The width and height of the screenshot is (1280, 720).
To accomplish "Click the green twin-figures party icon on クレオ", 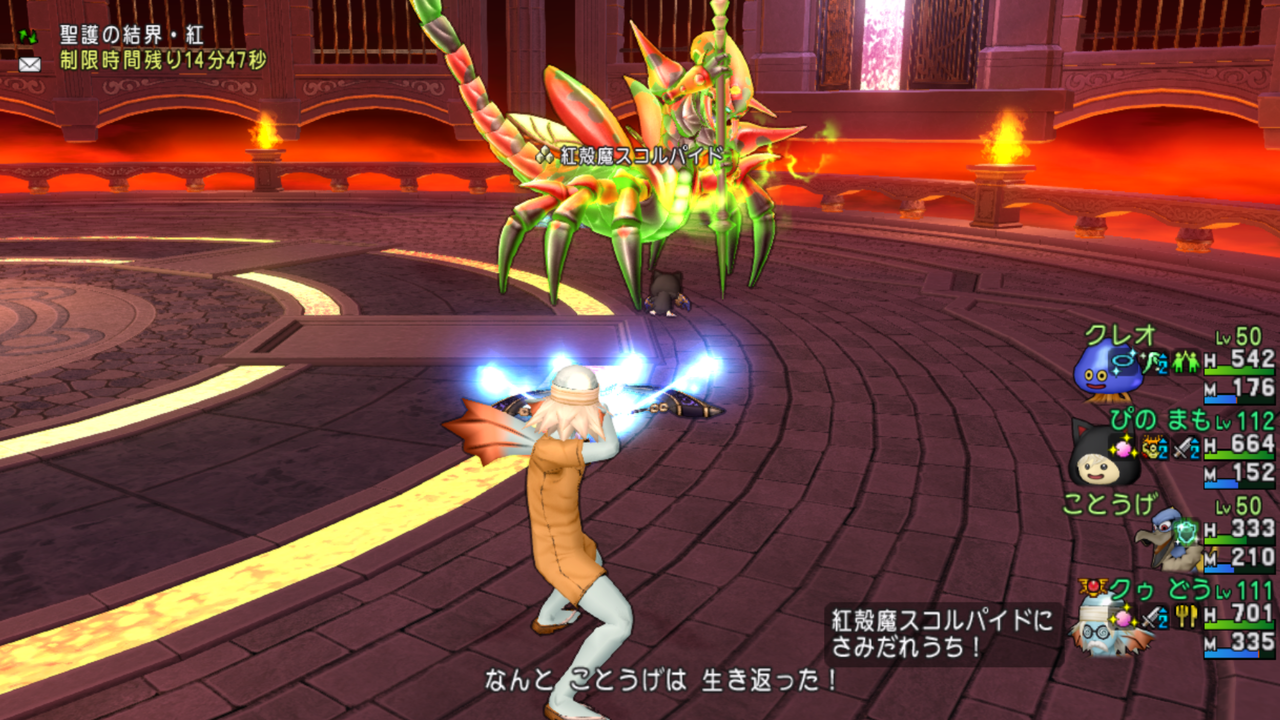I will click(1184, 362).
